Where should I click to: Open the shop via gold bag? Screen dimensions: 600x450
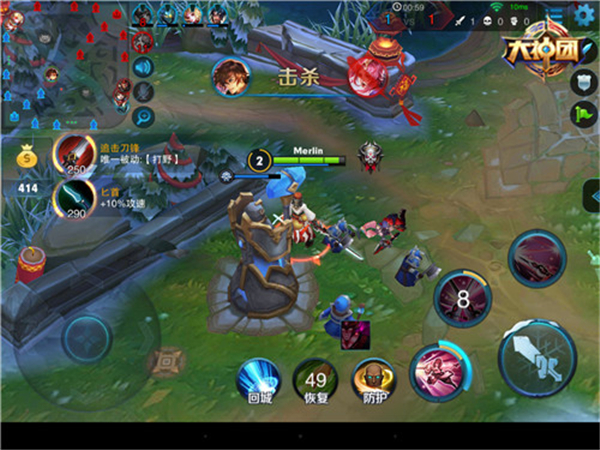click(x=25, y=157)
